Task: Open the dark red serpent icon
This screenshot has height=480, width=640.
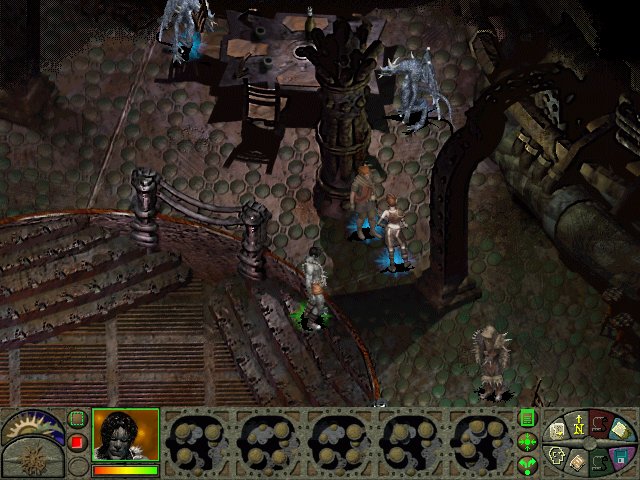Action: 598,425
